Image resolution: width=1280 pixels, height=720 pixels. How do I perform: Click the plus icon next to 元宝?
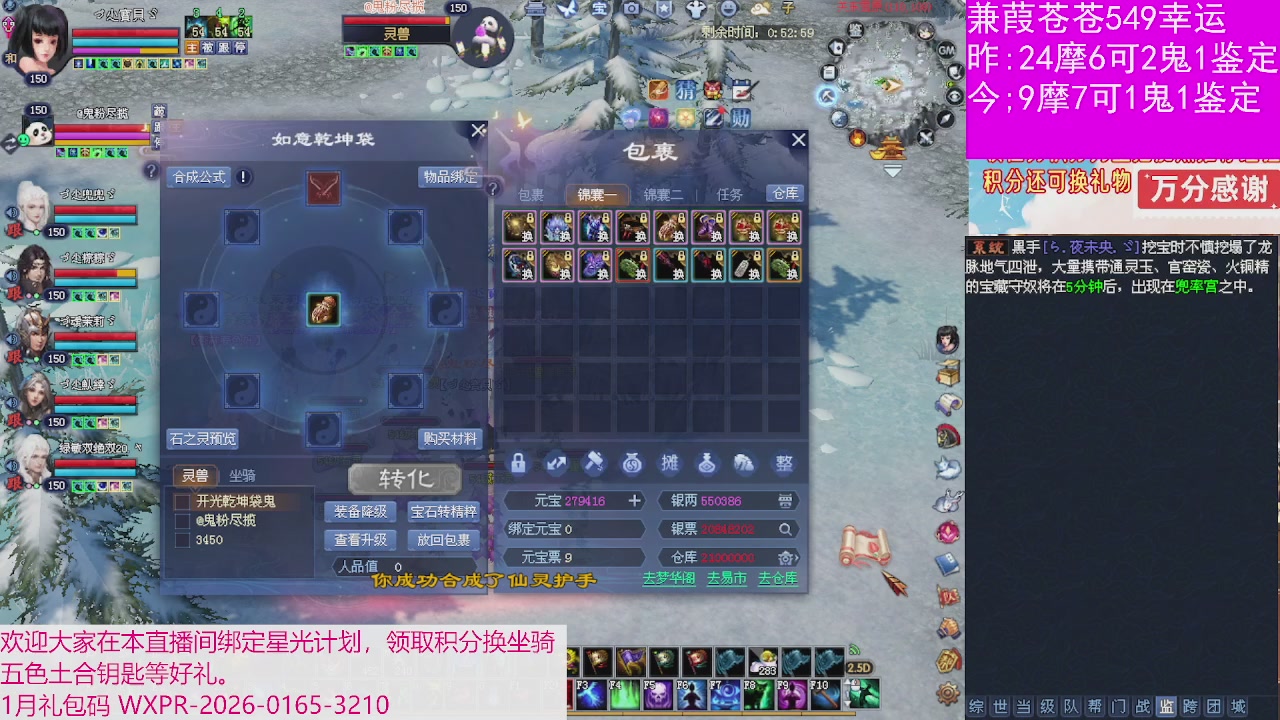(x=634, y=500)
